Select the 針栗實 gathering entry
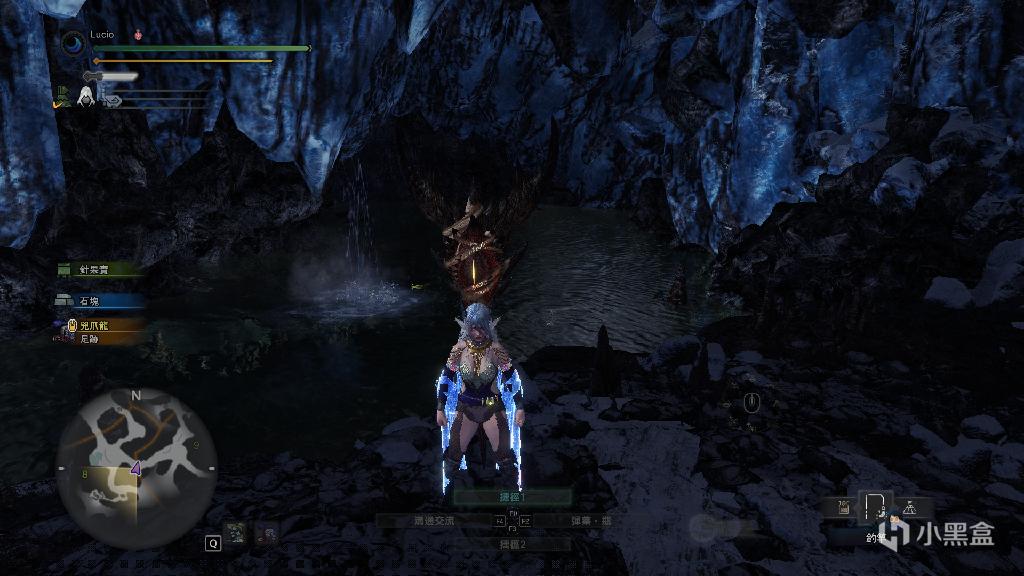This screenshot has width=1024, height=576. [x=98, y=270]
